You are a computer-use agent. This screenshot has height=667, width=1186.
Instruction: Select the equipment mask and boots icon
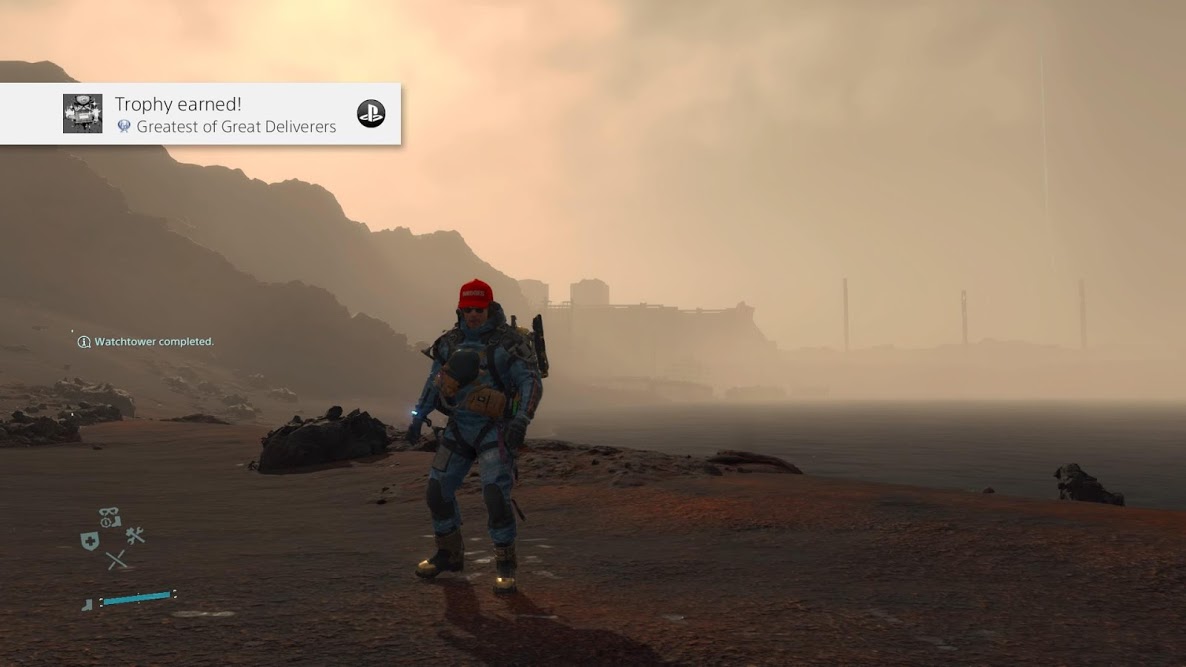pyautogui.click(x=110, y=518)
